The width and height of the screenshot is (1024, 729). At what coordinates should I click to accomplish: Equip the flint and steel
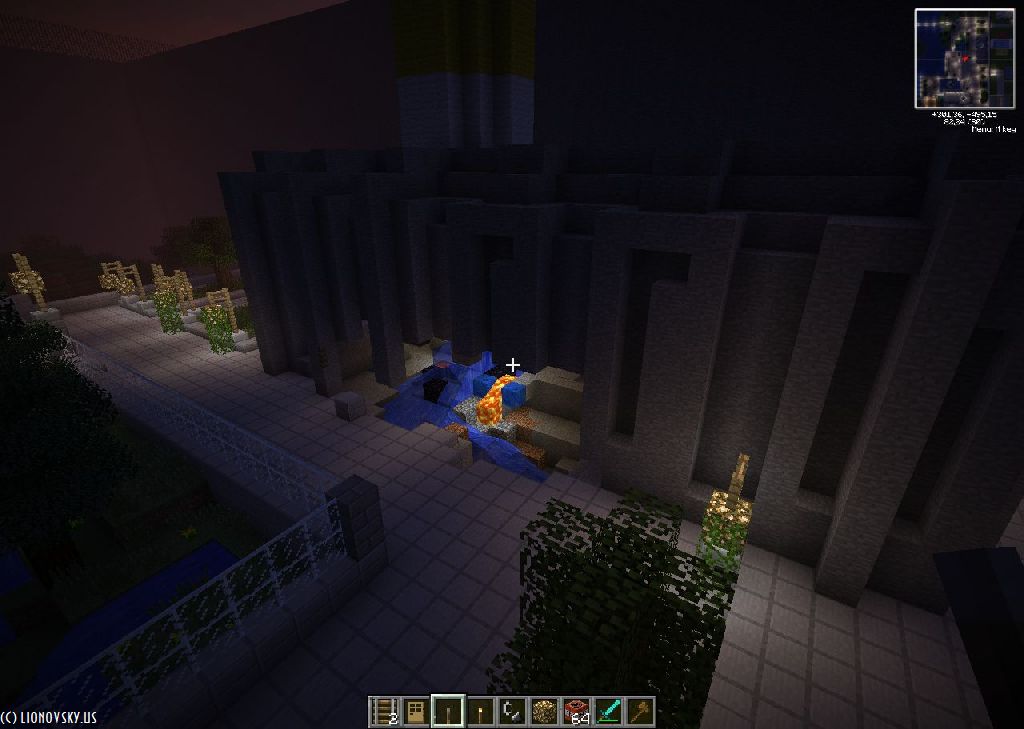click(x=512, y=712)
